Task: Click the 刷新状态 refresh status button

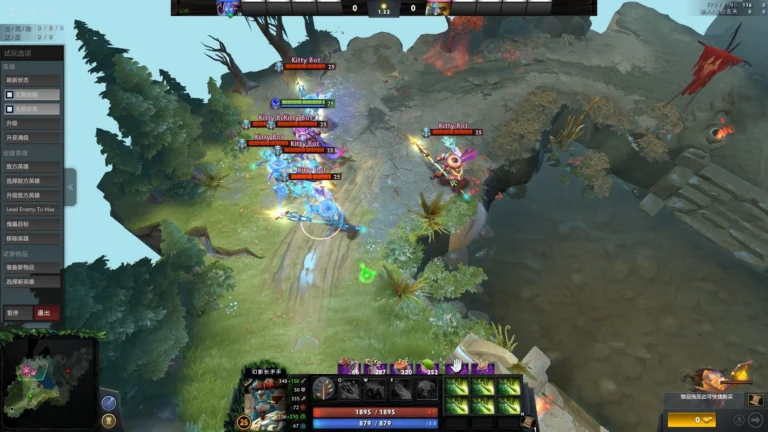Action: [32, 79]
